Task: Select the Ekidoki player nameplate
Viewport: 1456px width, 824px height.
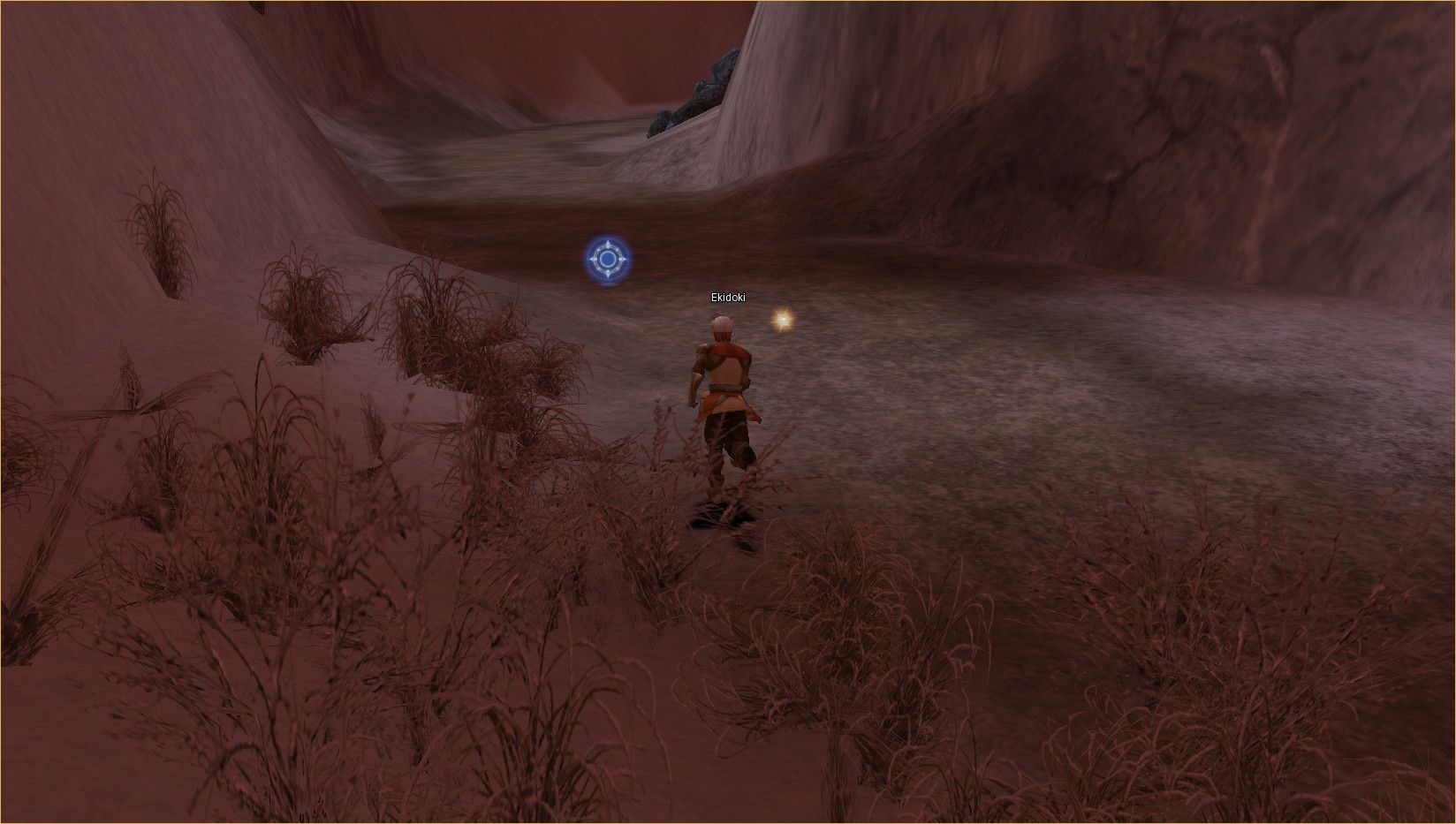Action: [x=728, y=298]
